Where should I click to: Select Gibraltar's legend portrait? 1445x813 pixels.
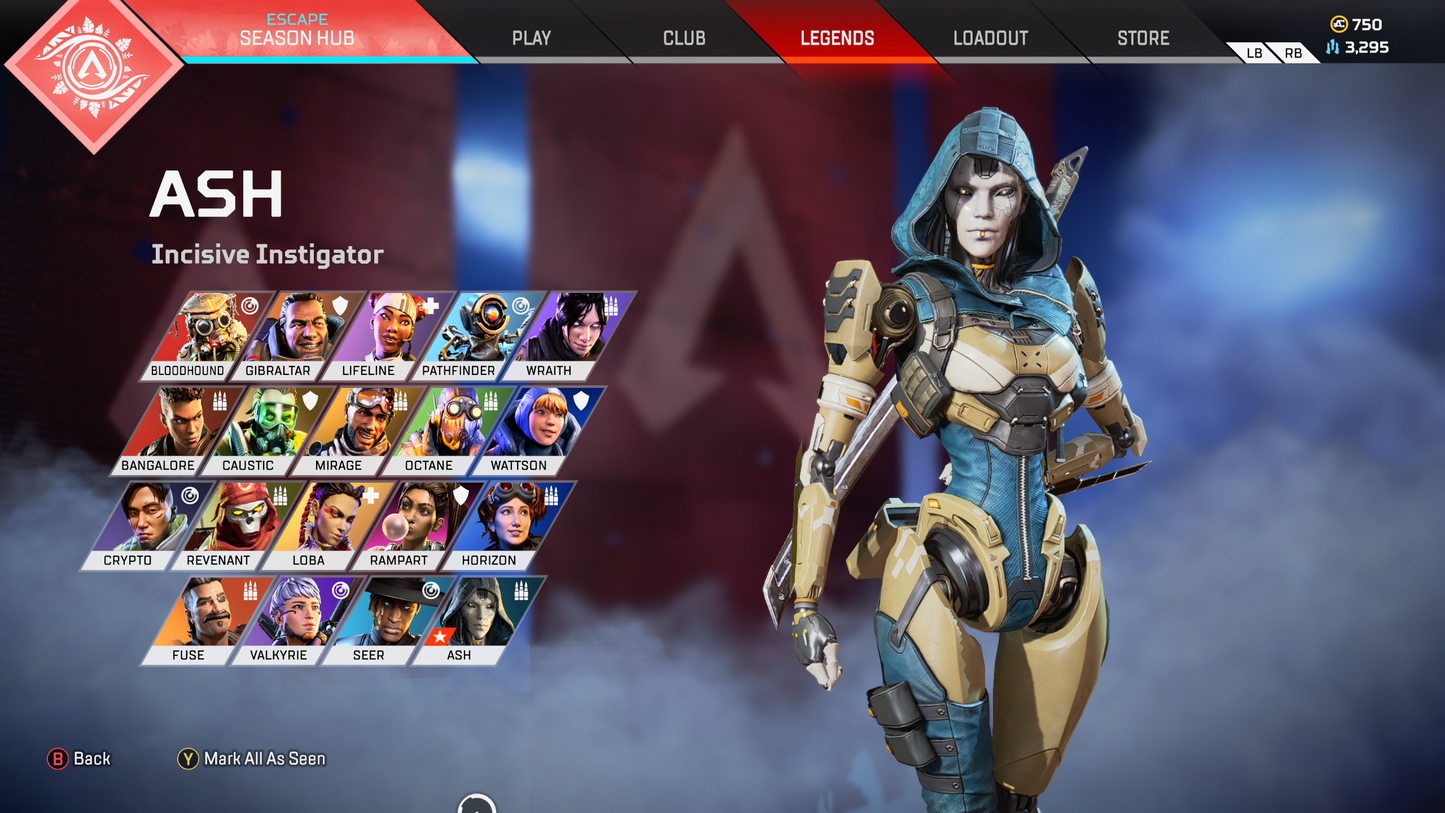click(300, 330)
